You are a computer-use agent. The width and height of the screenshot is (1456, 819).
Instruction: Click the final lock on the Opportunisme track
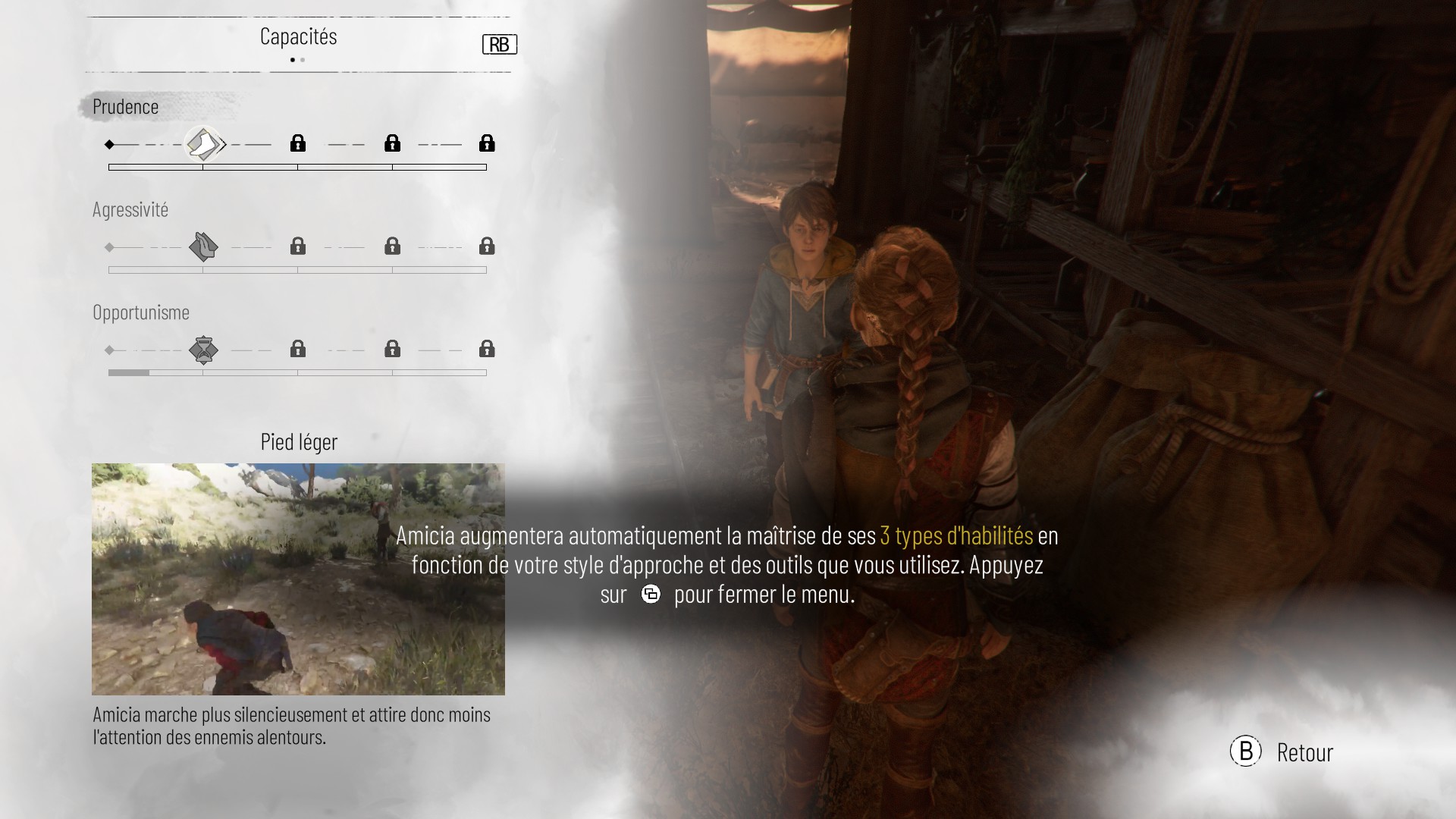coord(486,350)
